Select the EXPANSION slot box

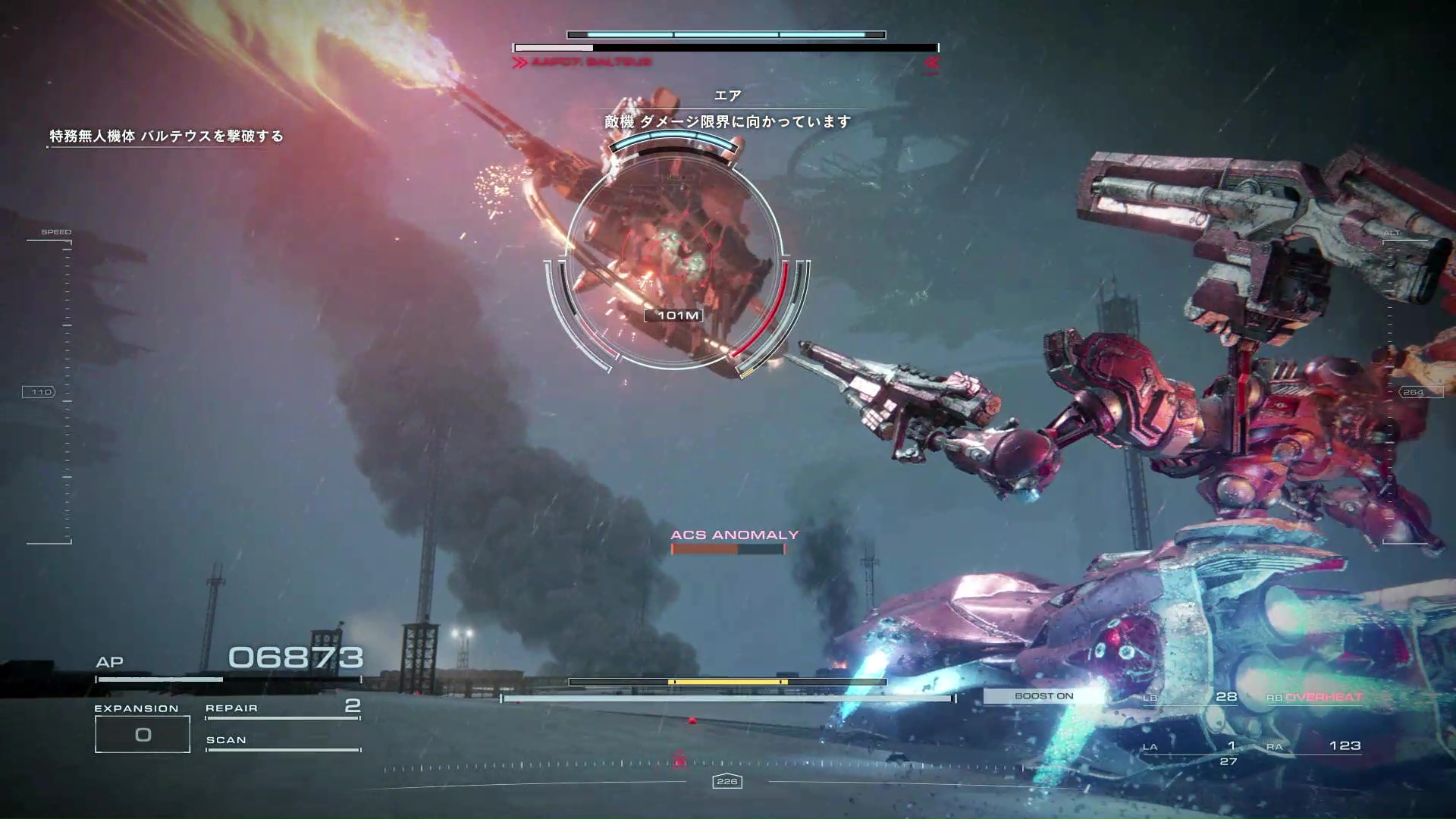pos(143,734)
